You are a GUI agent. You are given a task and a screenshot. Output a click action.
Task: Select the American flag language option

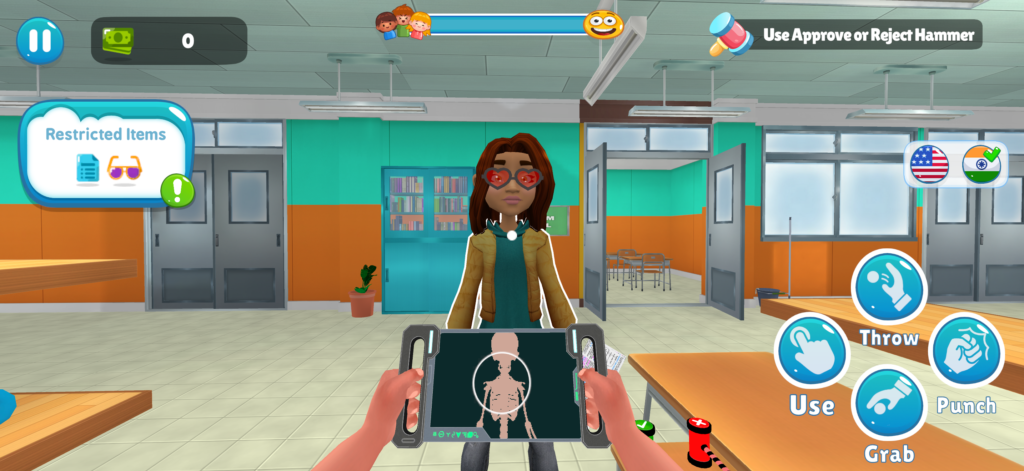tap(929, 164)
